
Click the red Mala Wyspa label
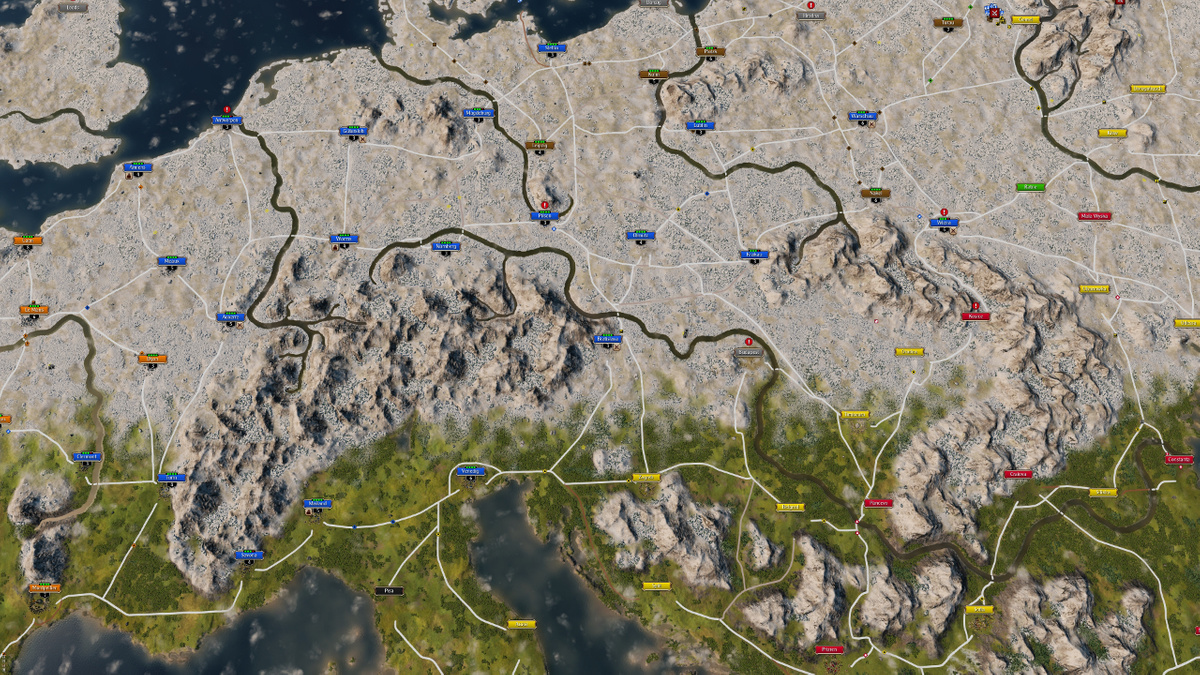click(1095, 216)
